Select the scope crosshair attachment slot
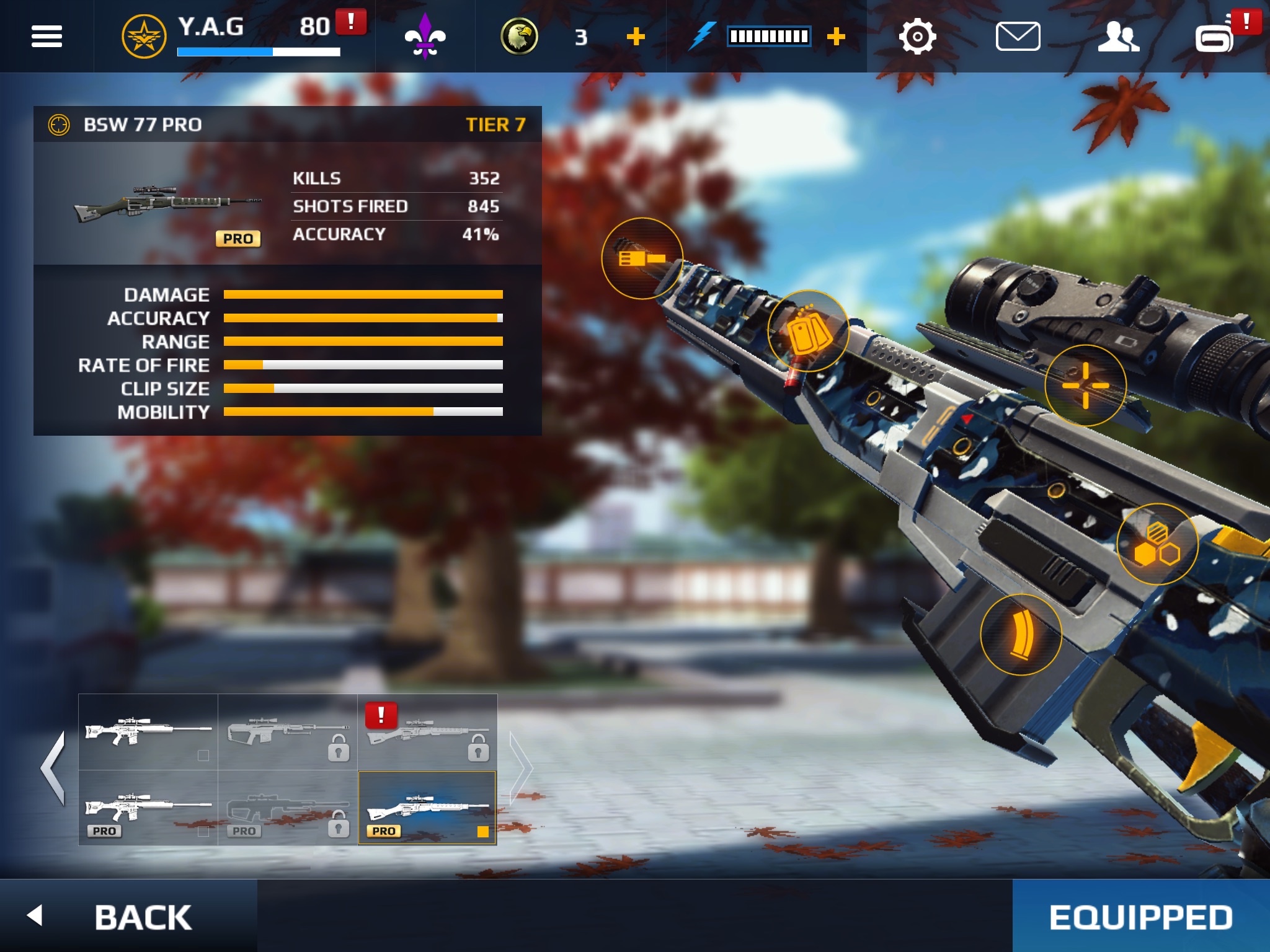The image size is (1270, 952). [1085, 386]
